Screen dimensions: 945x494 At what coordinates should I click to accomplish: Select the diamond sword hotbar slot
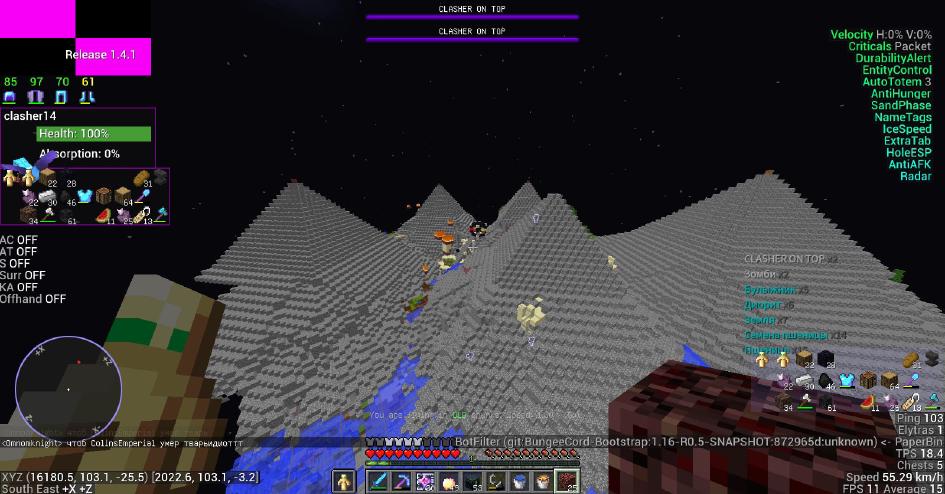[x=378, y=481]
